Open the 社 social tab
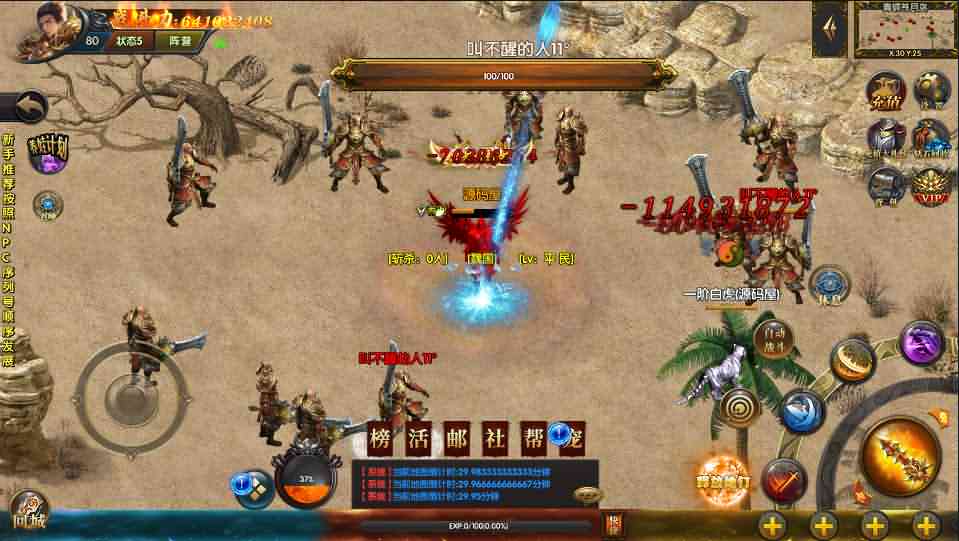 pos(493,438)
